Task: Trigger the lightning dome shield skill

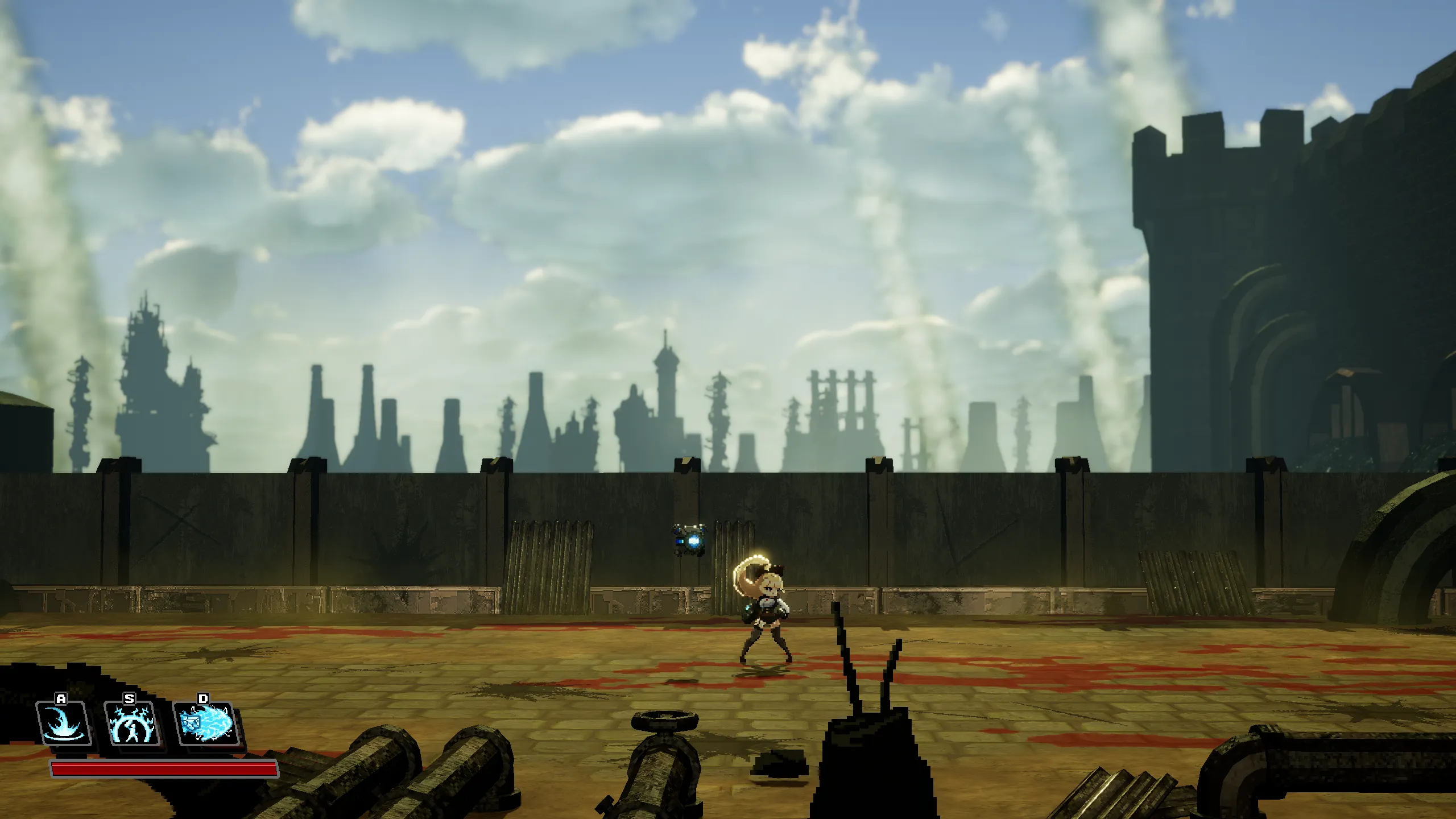Action: coord(132,723)
